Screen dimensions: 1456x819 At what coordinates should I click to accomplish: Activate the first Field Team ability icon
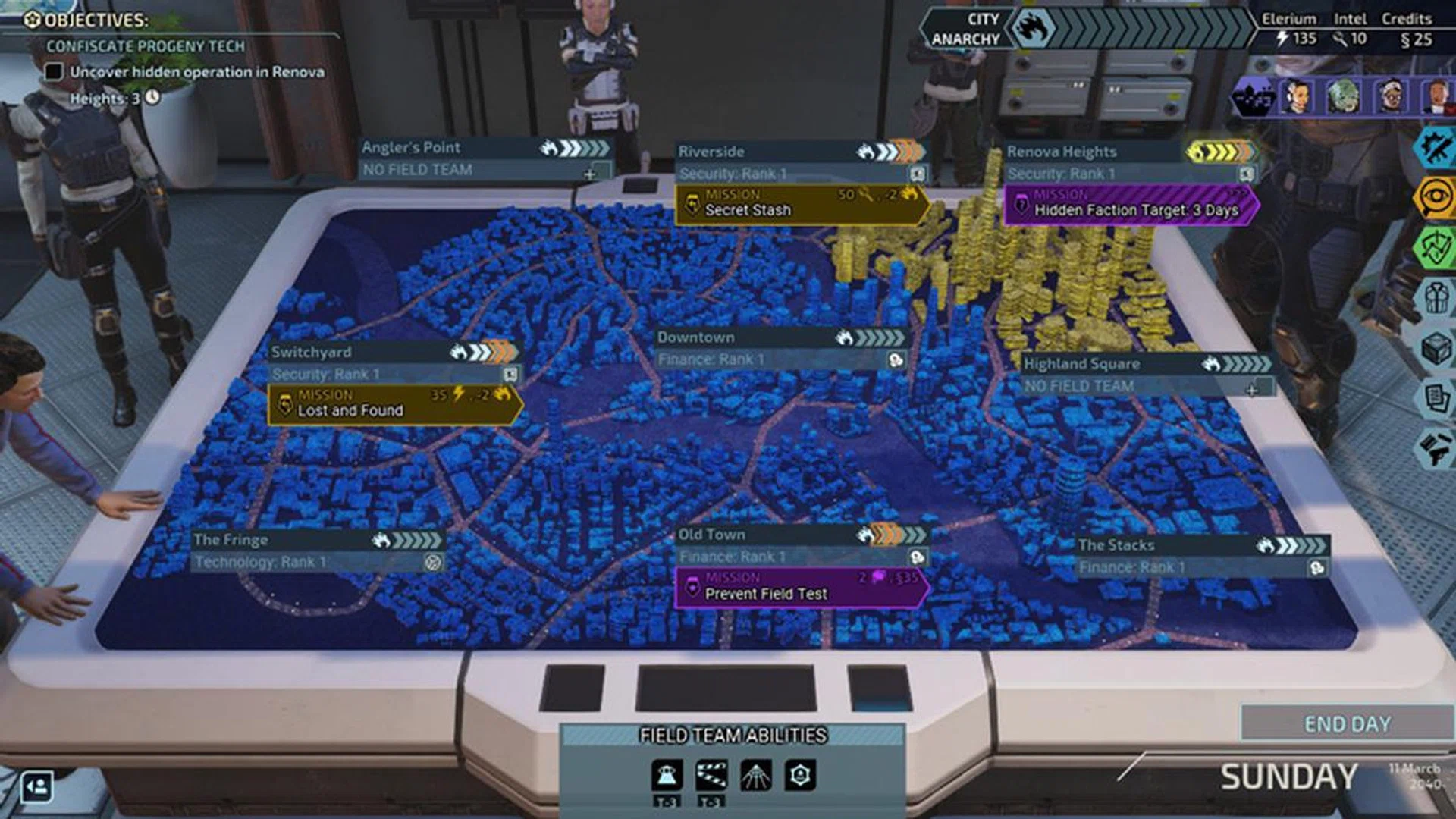tap(667, 774)
